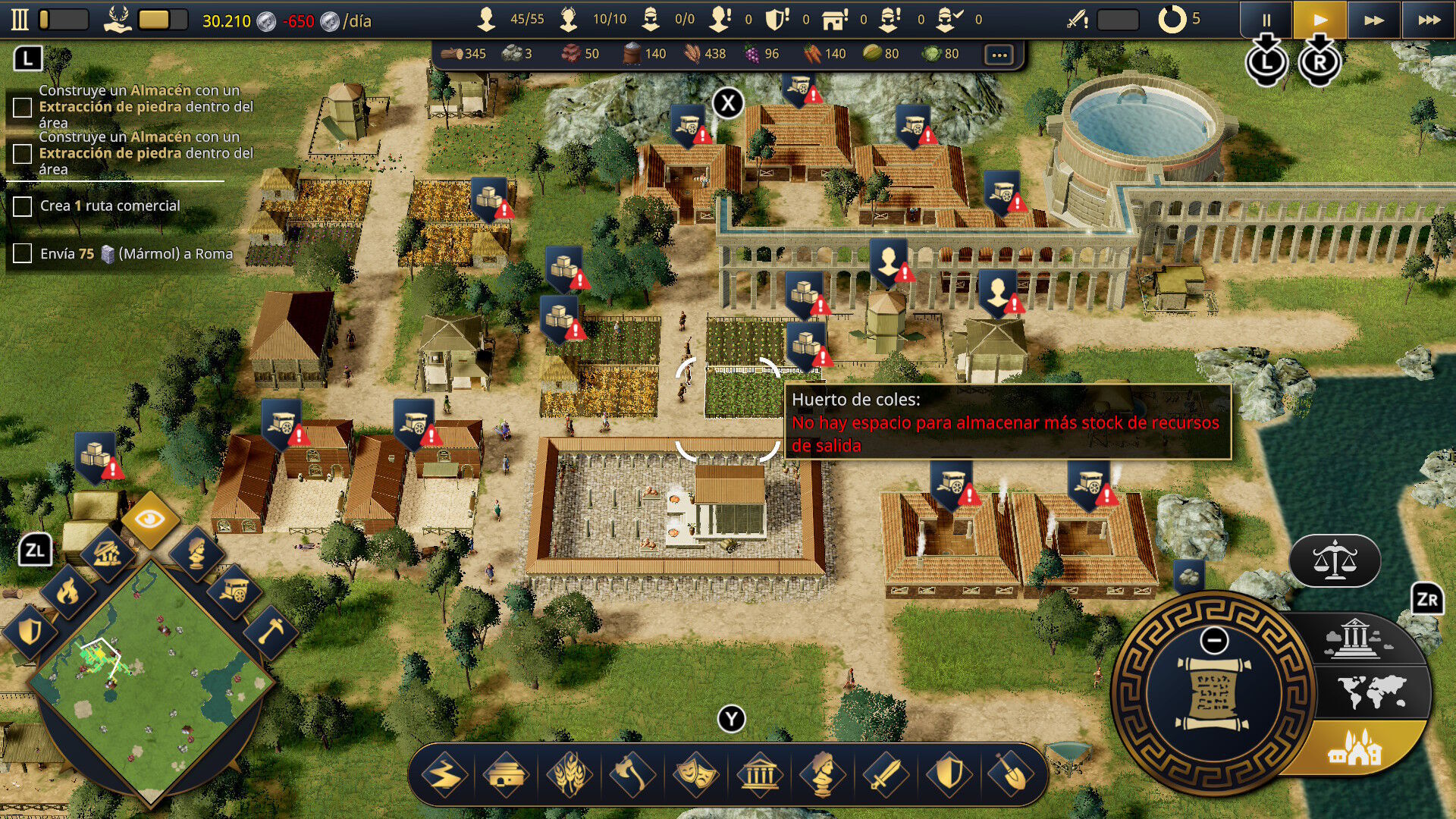Pause the game with the pause button
The height and width of the screenshot is (819, 1456).
click(x=1266, y=20)
